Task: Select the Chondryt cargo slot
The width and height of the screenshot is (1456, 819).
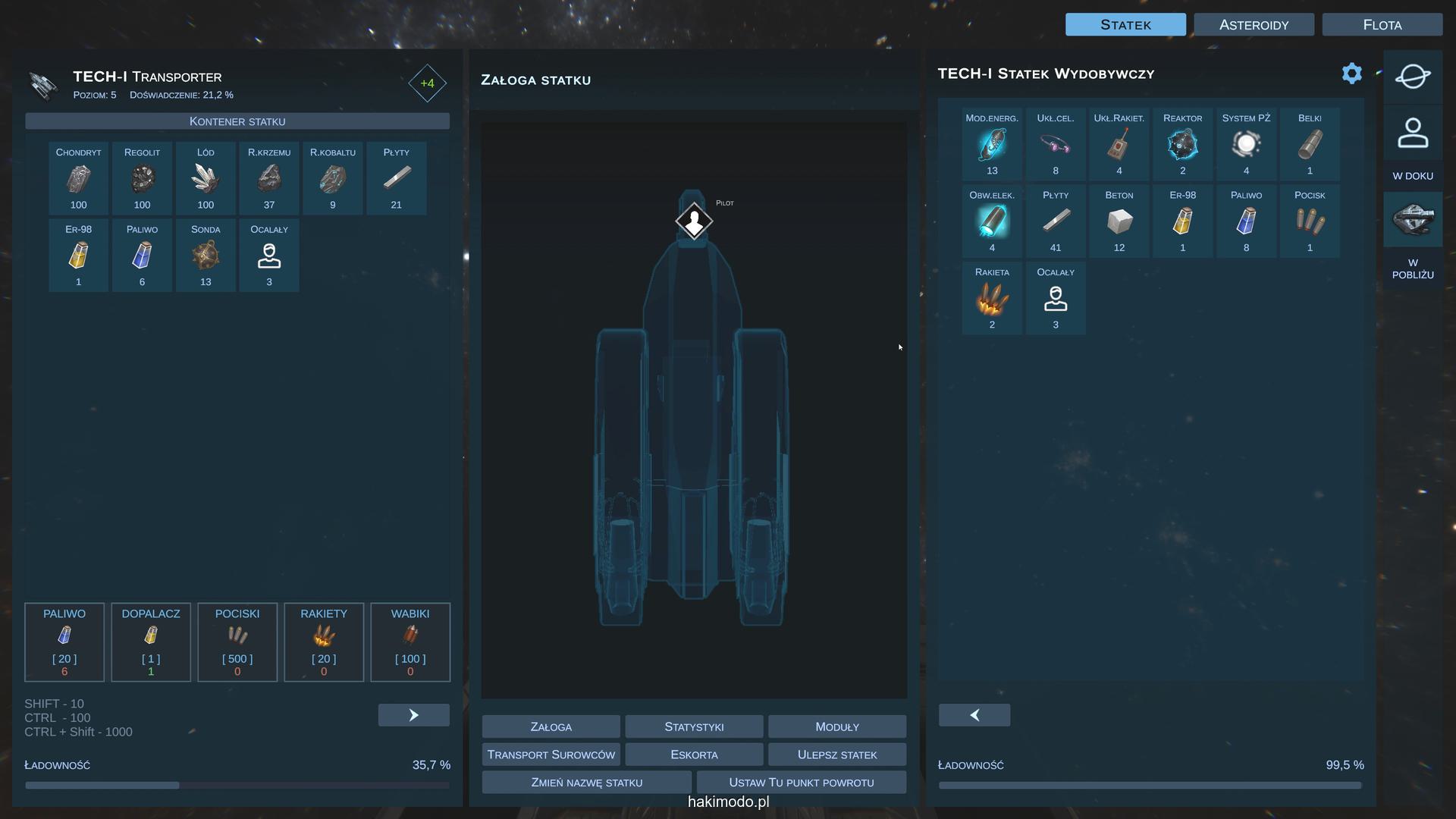Action: [x=78, y=179]
